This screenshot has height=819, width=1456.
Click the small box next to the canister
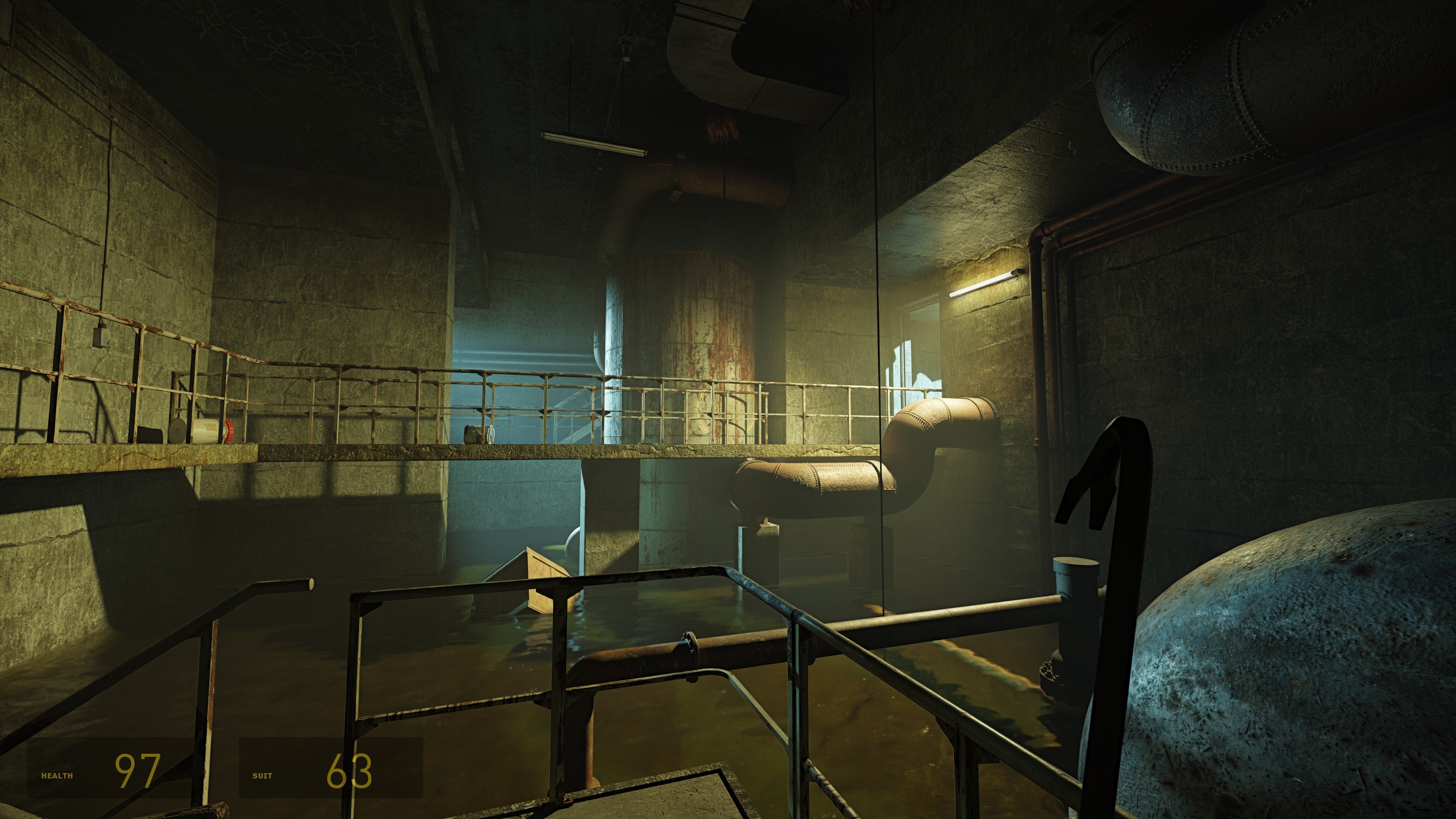tap(150, 434)
